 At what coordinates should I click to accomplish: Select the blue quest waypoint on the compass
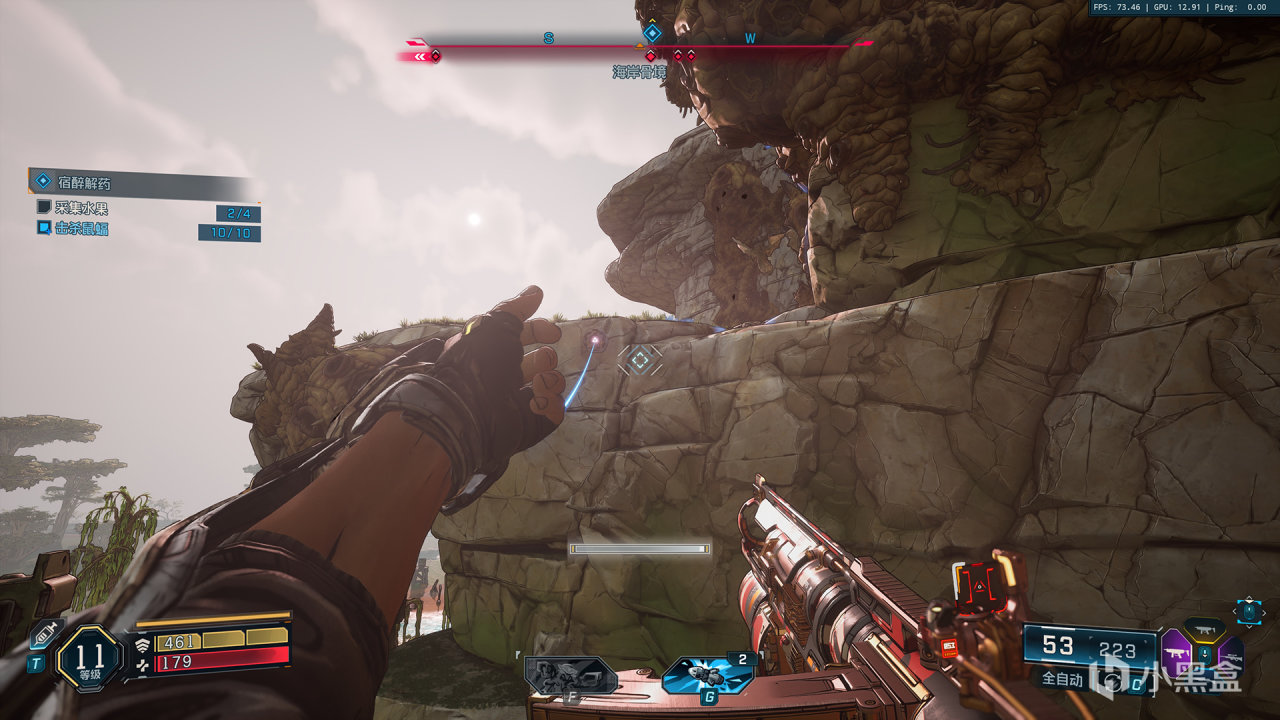(x=652, y=32)
